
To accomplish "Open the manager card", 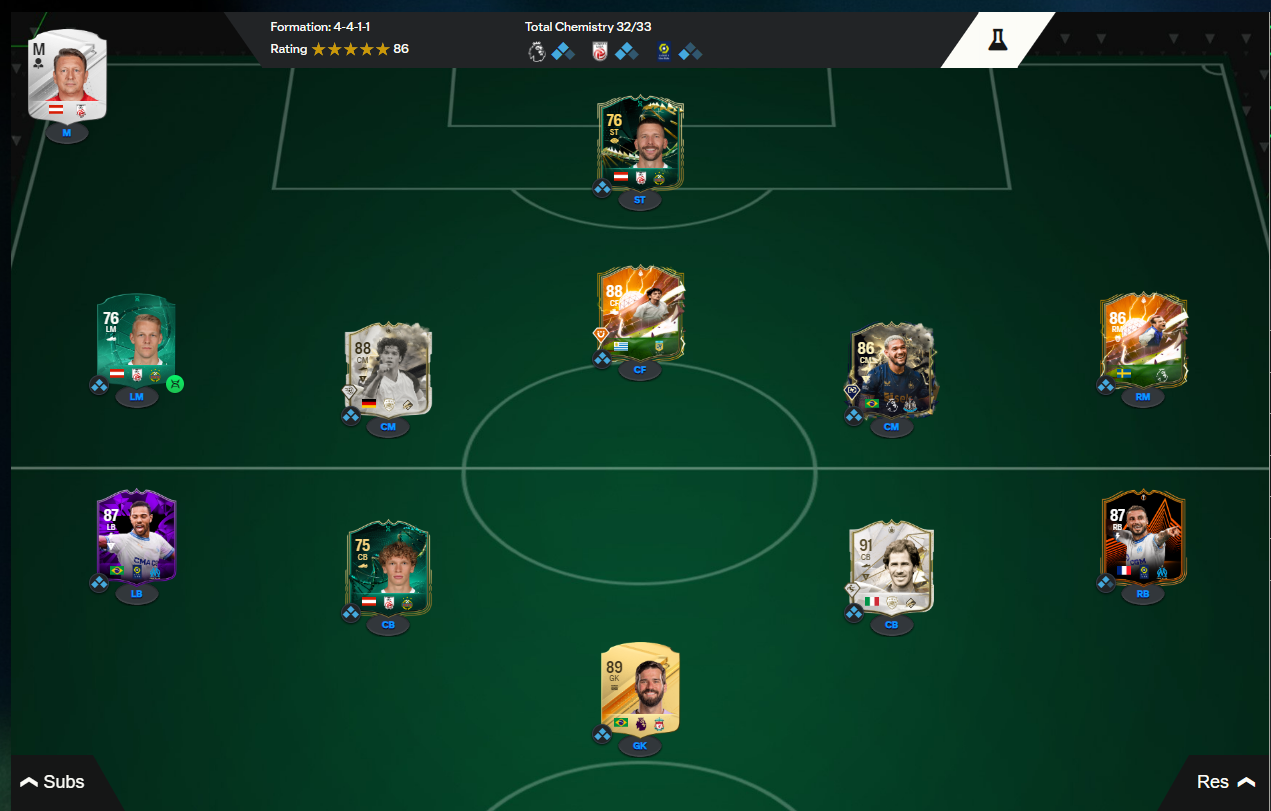I will pyautogui.click(x=67, y=76).
